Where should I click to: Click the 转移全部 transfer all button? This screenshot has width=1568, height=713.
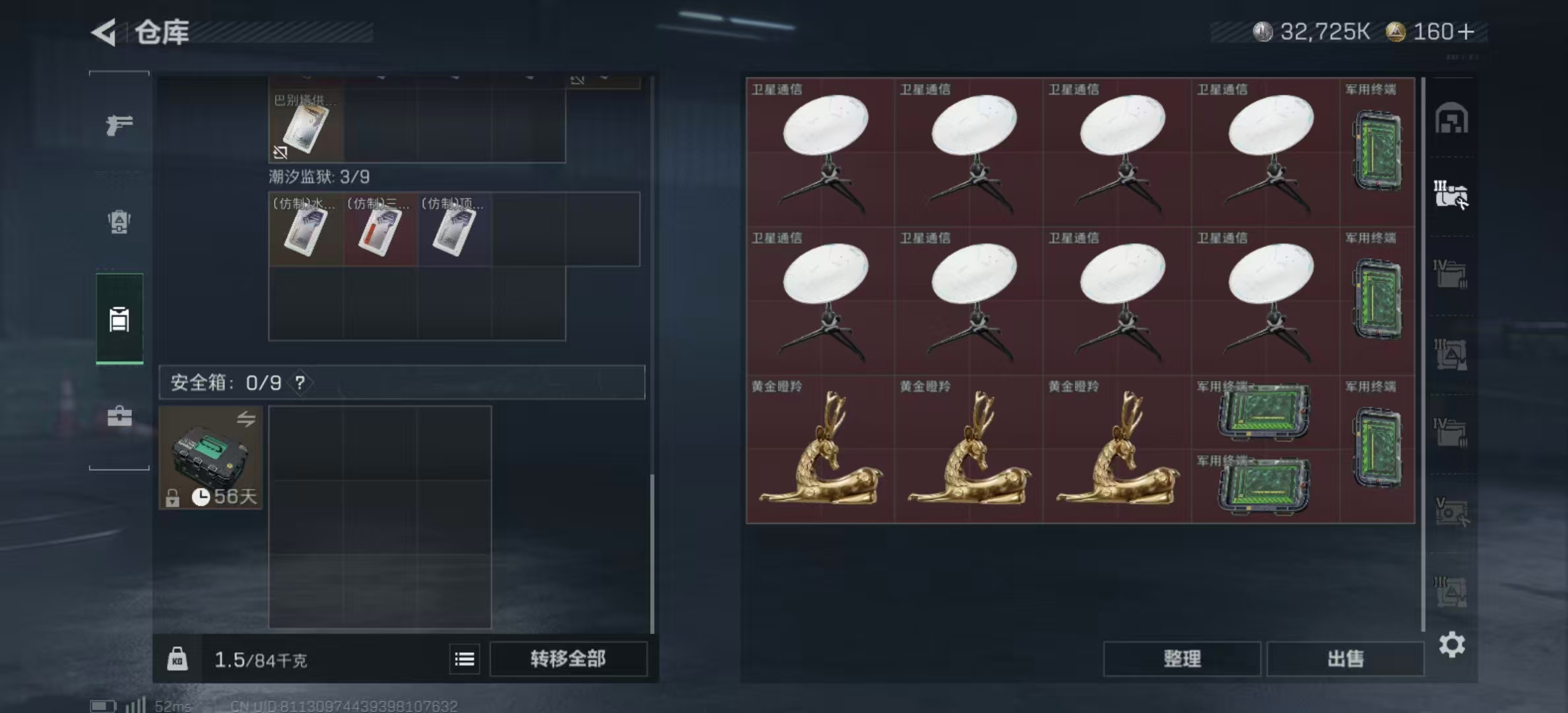(568, 660)
